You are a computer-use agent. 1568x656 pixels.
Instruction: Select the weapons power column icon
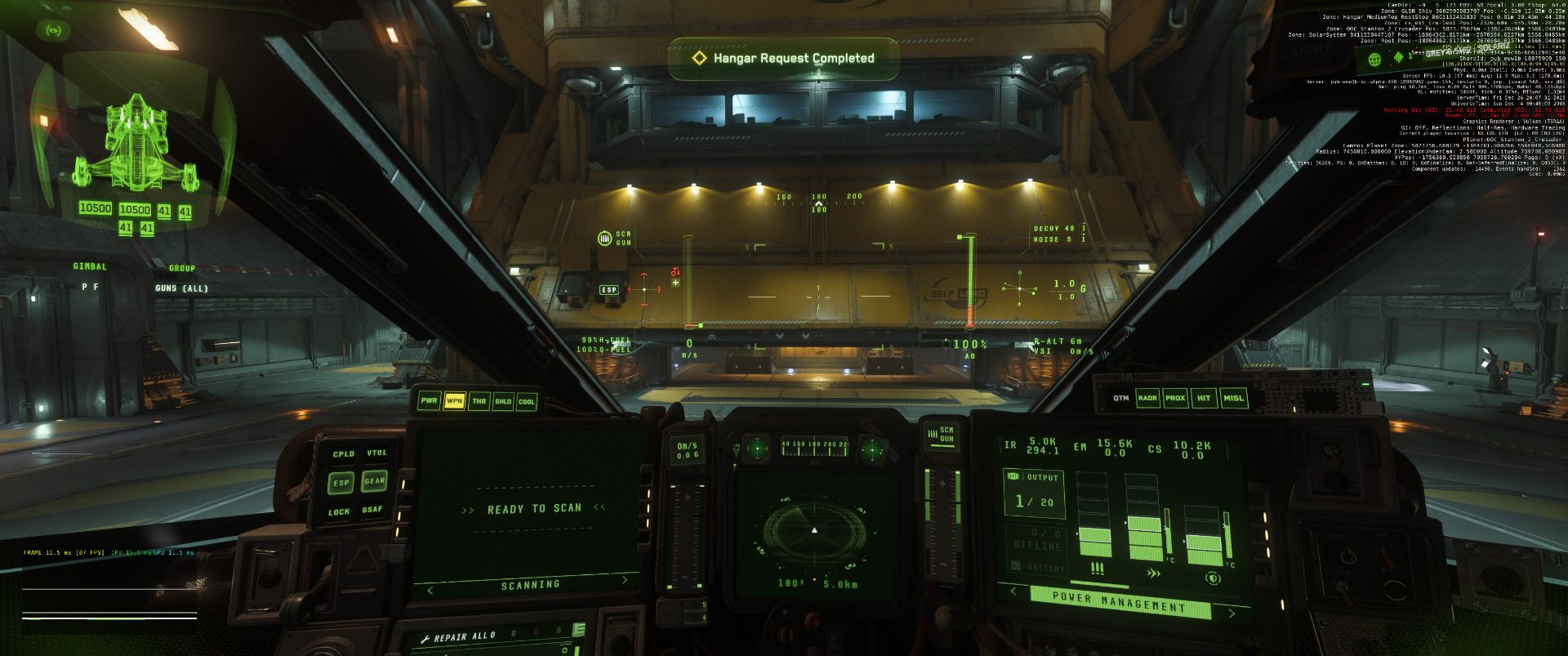click(x=1097, y=569)
